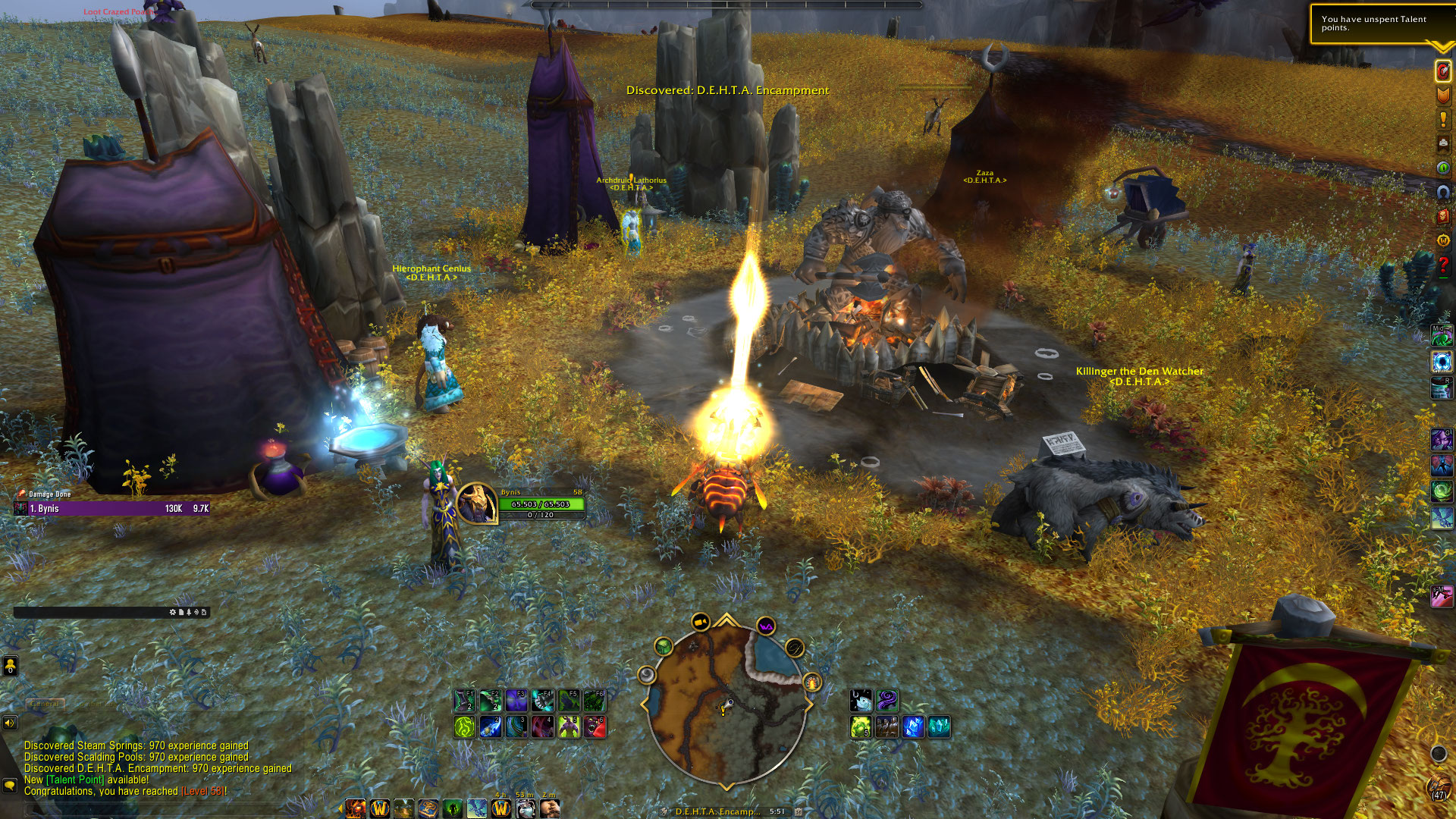Click the flame portal minimap button
Viewport: 1456px width, 819px height.
point(812,682)
